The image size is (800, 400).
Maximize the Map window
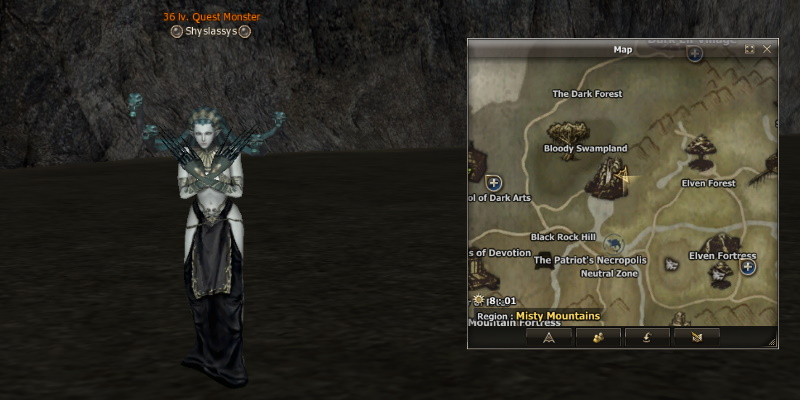(750, 48)
